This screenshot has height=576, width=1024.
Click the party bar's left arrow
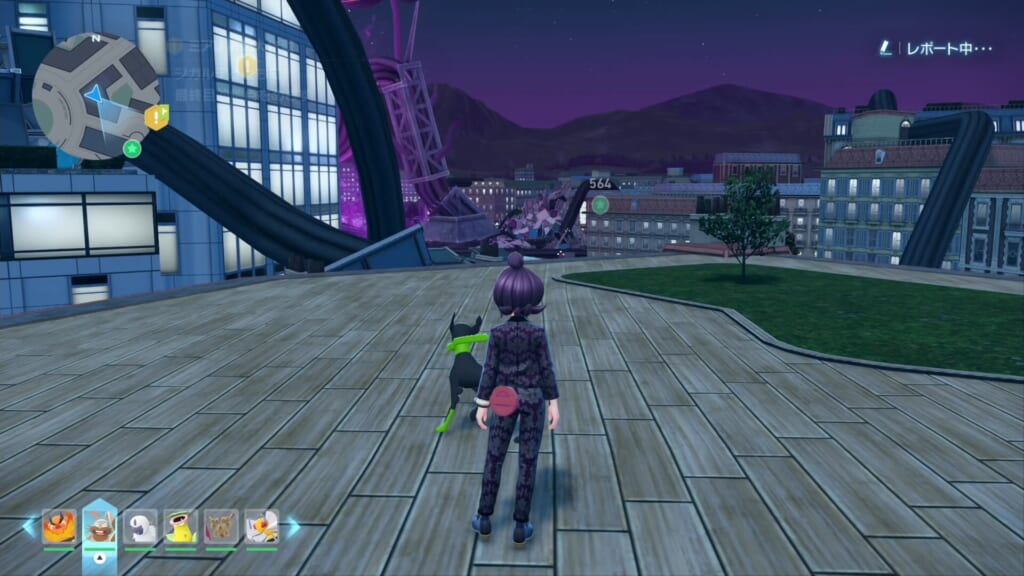click(x=29, y=526)
